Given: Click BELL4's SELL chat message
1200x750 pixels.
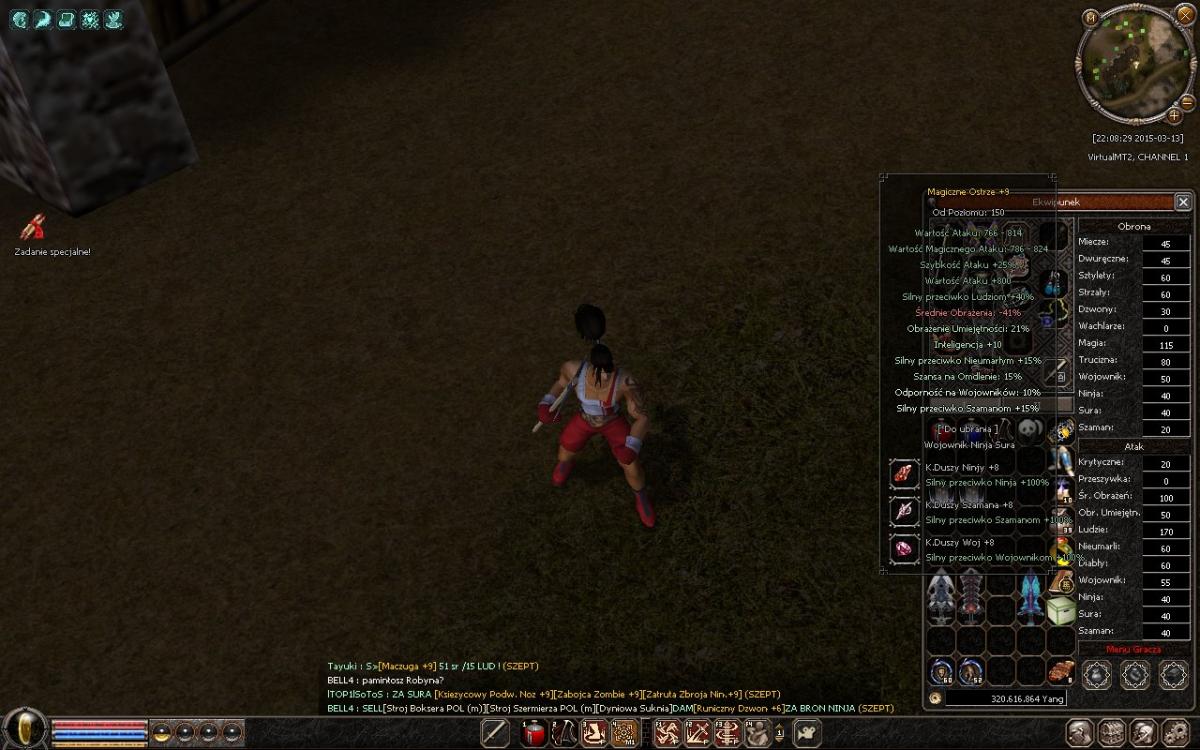Looking at the screenshot, I should click(610, 708).
